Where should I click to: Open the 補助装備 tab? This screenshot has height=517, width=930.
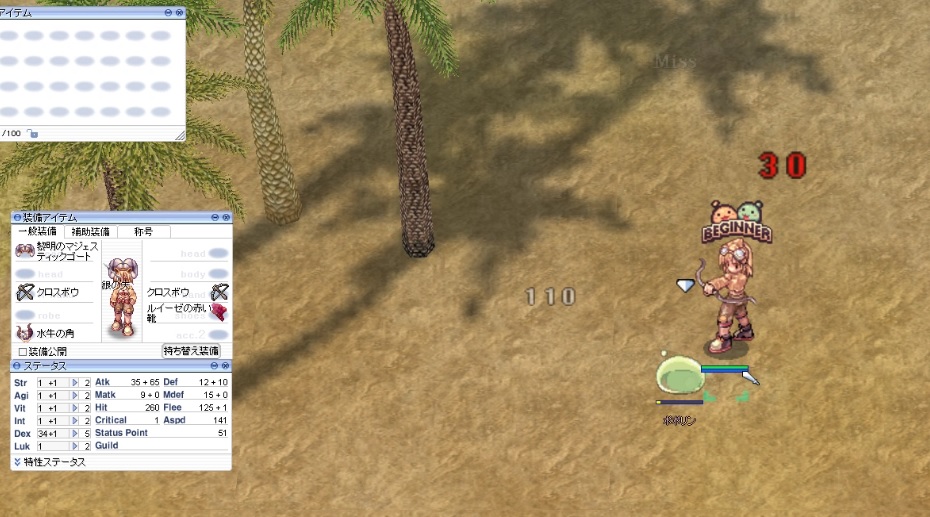pyautogui.click(x=91, y=231)
